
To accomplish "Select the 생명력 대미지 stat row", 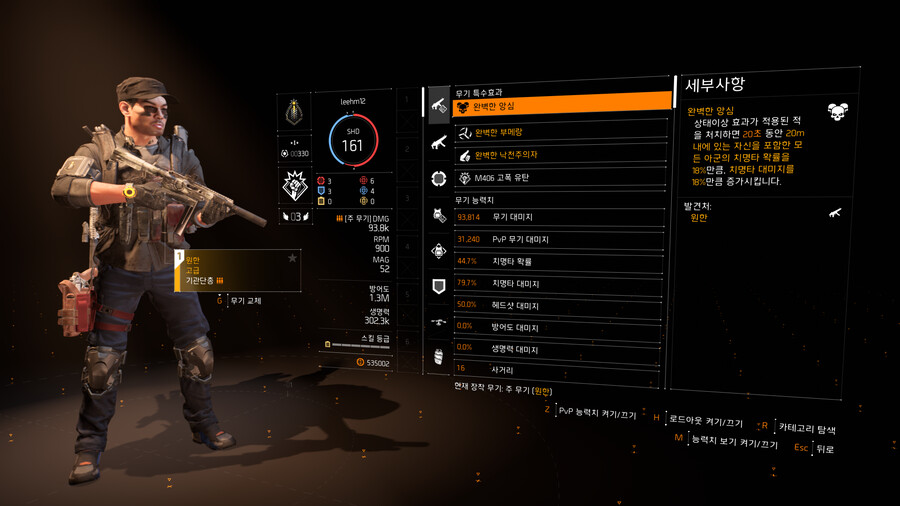I will coord(560,350).
